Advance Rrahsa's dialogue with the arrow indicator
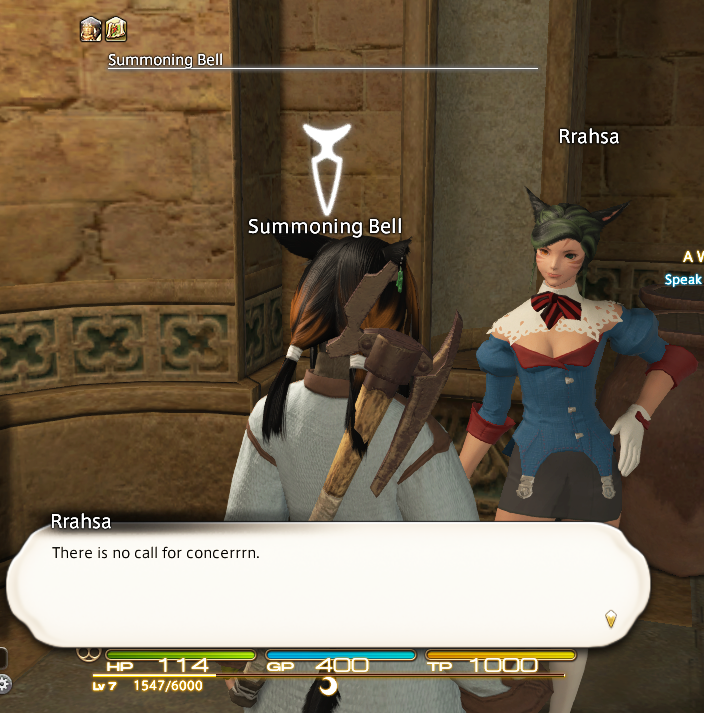The image size is (704, 713). click(x=610, y=620)
